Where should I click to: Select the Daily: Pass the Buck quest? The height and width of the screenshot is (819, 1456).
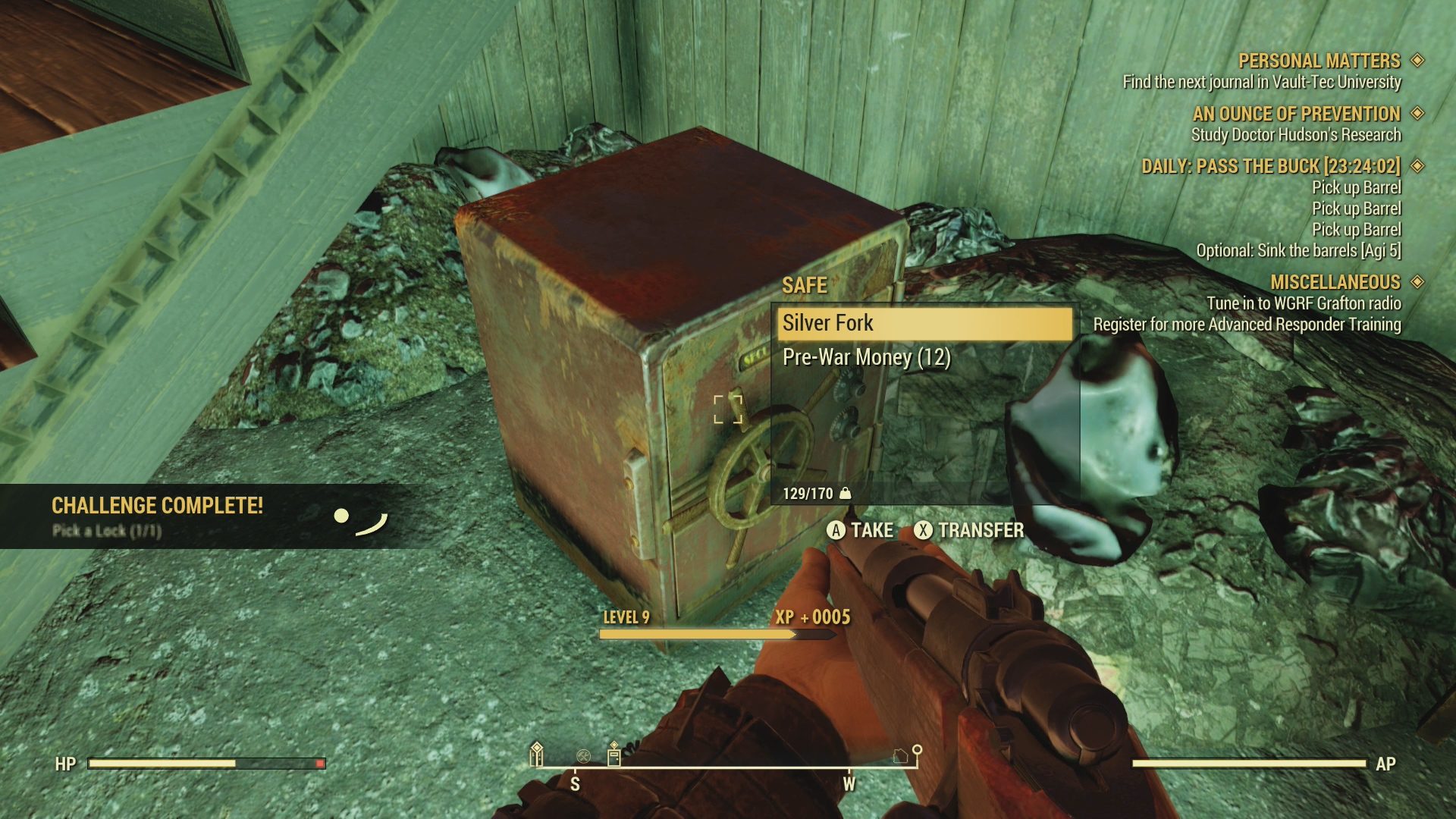pyautogui.click(x=1270, y=167)
